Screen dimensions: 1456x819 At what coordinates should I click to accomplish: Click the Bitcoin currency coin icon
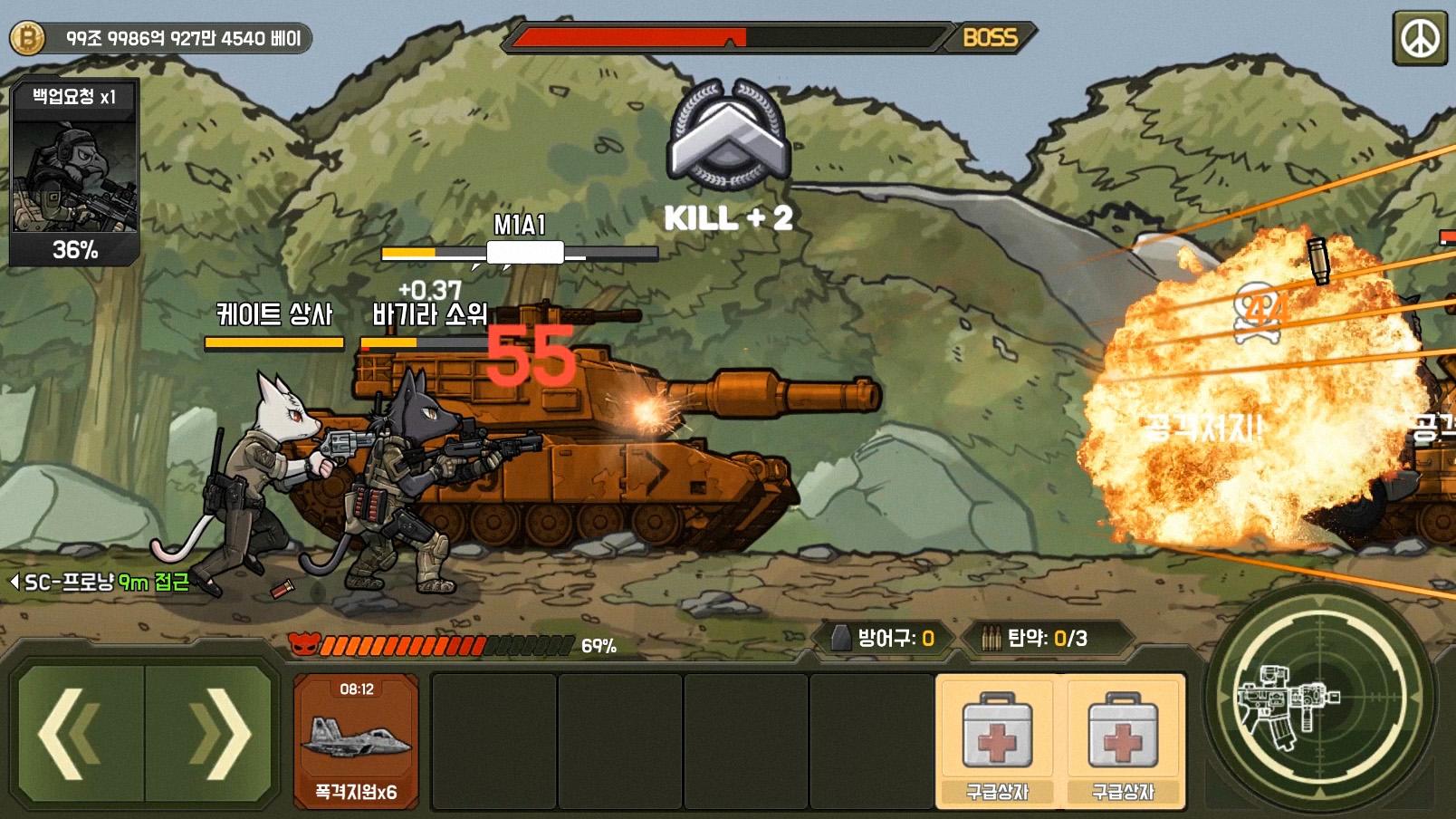[x=27, y=38]
